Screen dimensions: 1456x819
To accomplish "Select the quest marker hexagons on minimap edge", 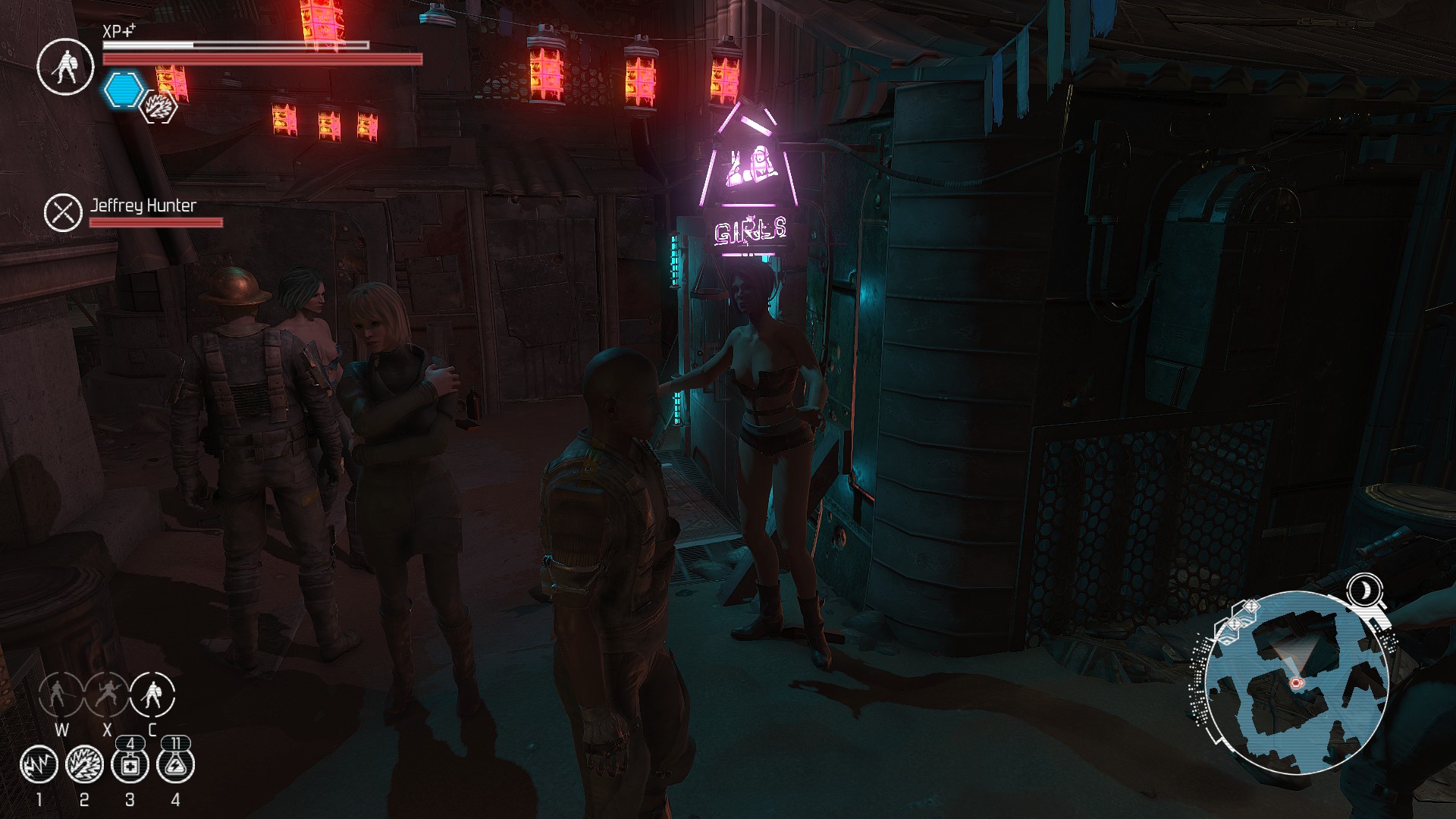I will tap(1236, 620).
